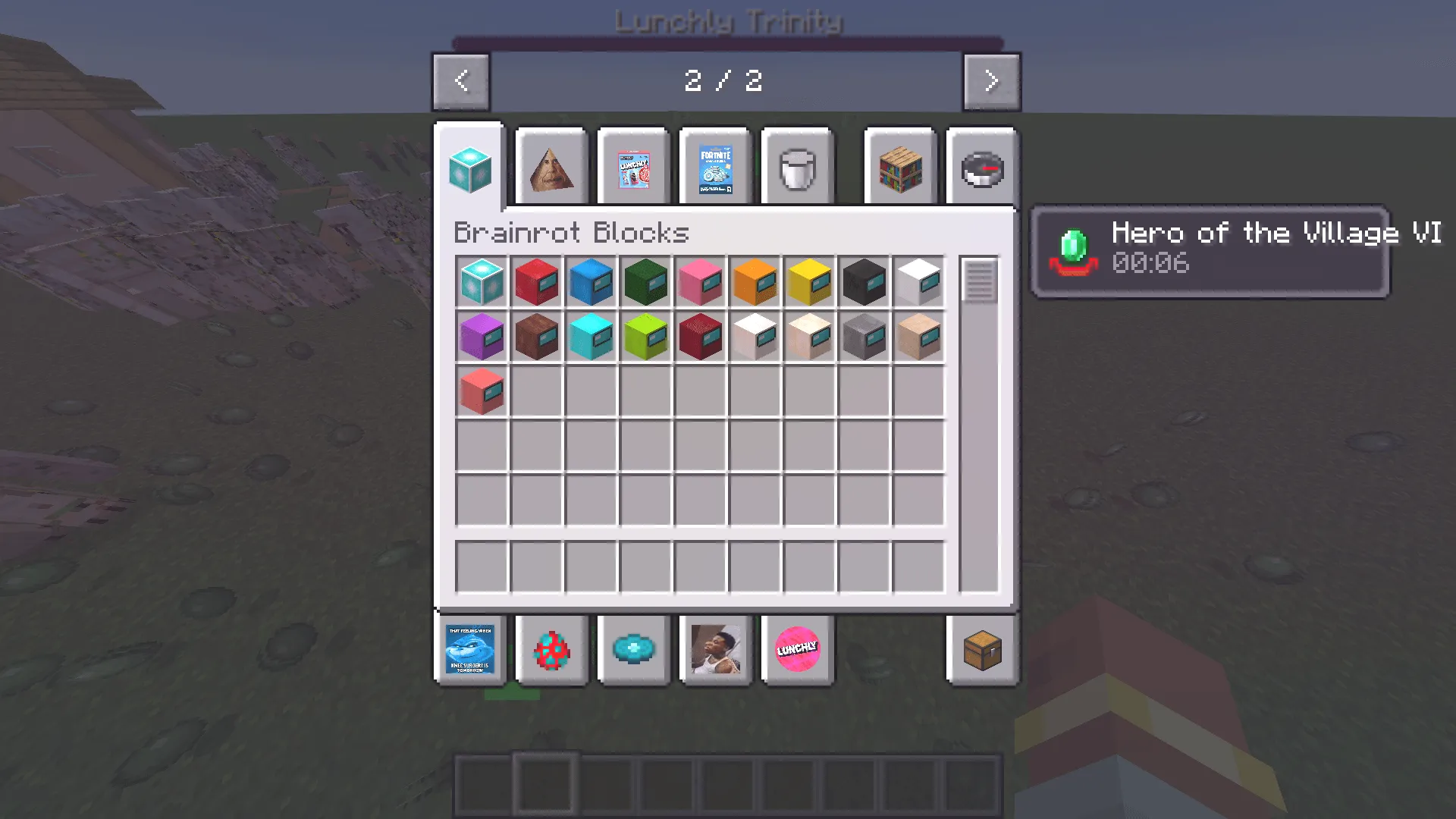Open the bookshelf blocks tab
Image resolution: width=1456 pixels, height=819 pixels.
tap(899, 167)
